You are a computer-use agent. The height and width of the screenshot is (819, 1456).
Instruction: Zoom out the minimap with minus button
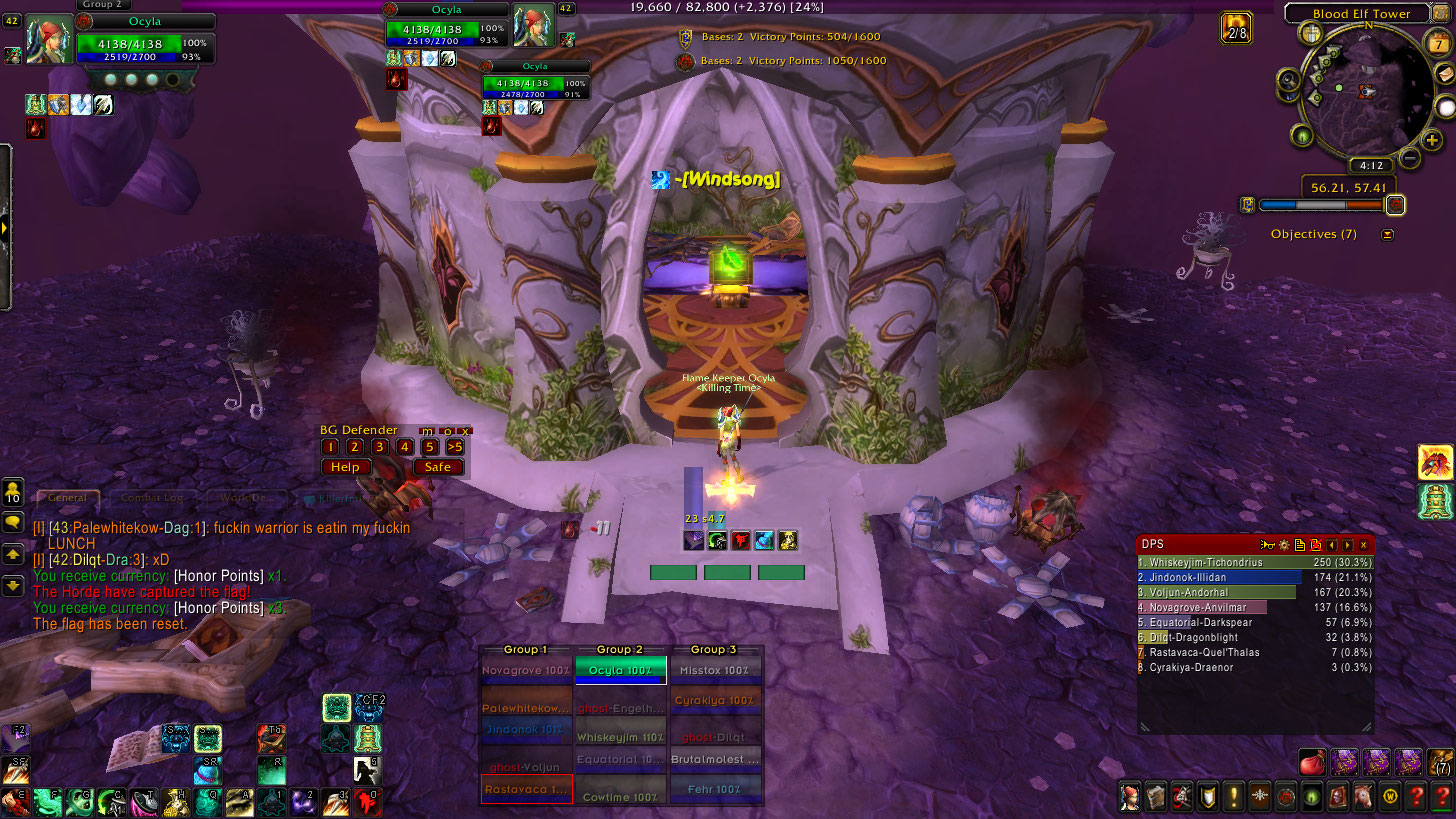[1409, 157]
